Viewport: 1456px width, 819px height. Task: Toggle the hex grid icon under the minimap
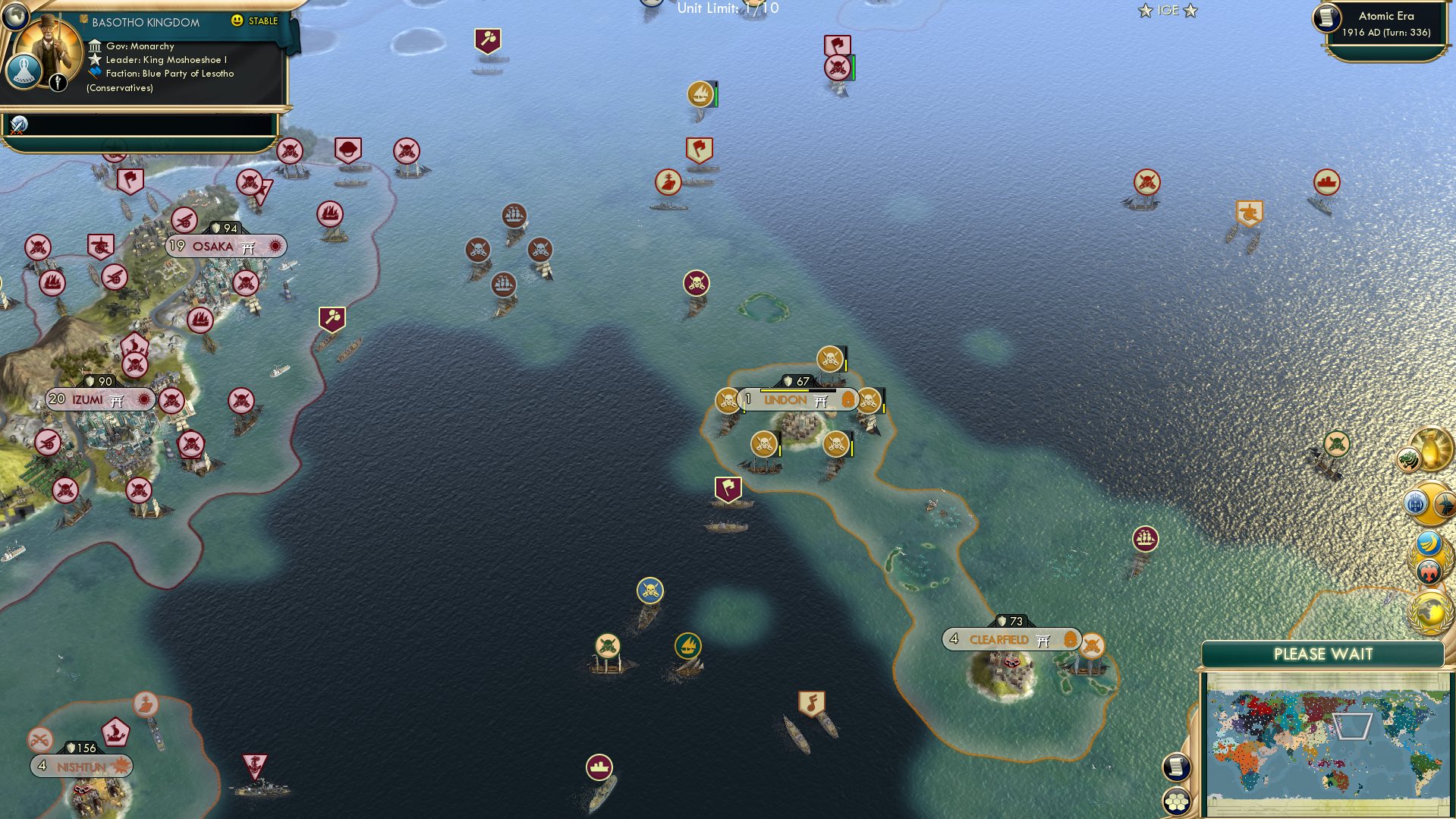(1175, 801)
